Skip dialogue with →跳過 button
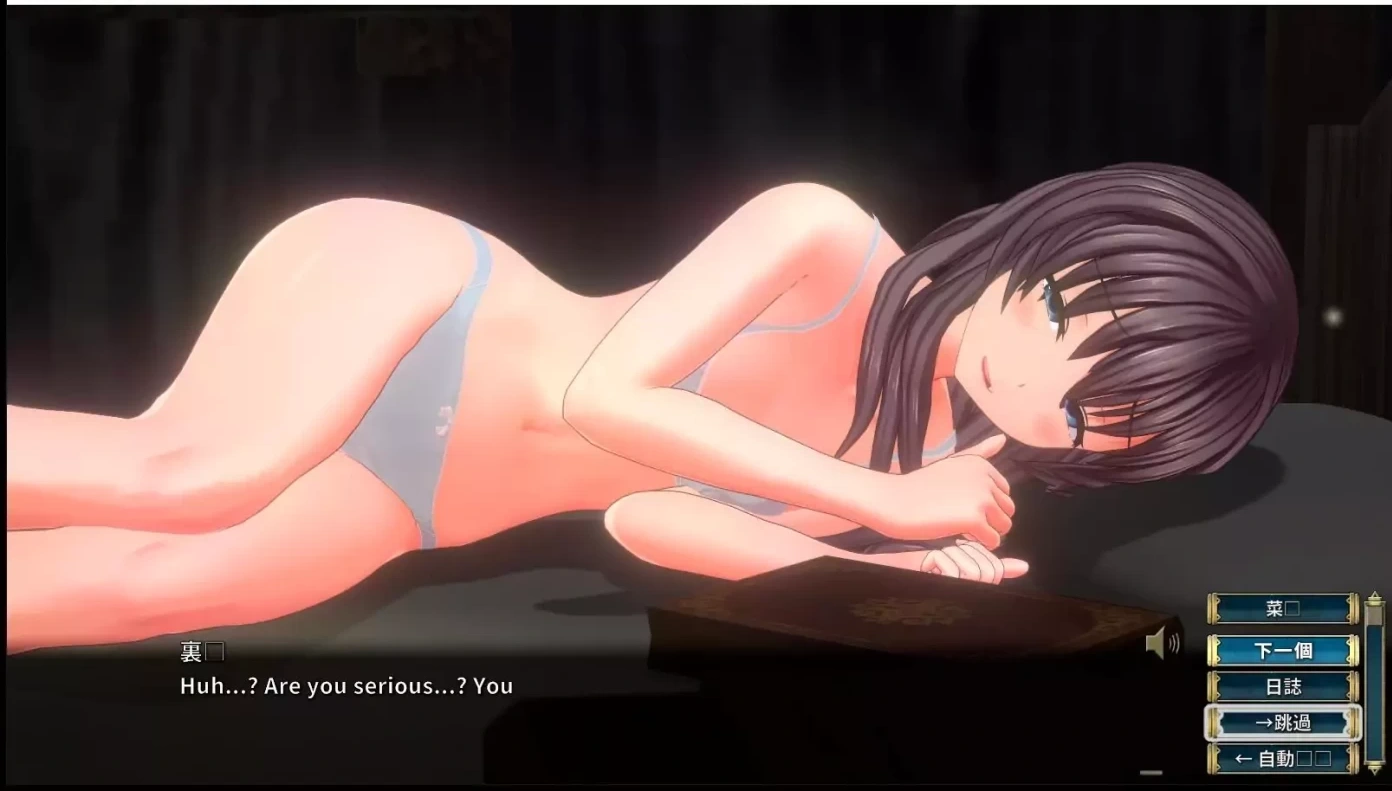The width and height of the screenshot is (1392, 791). click(1282, 722)
